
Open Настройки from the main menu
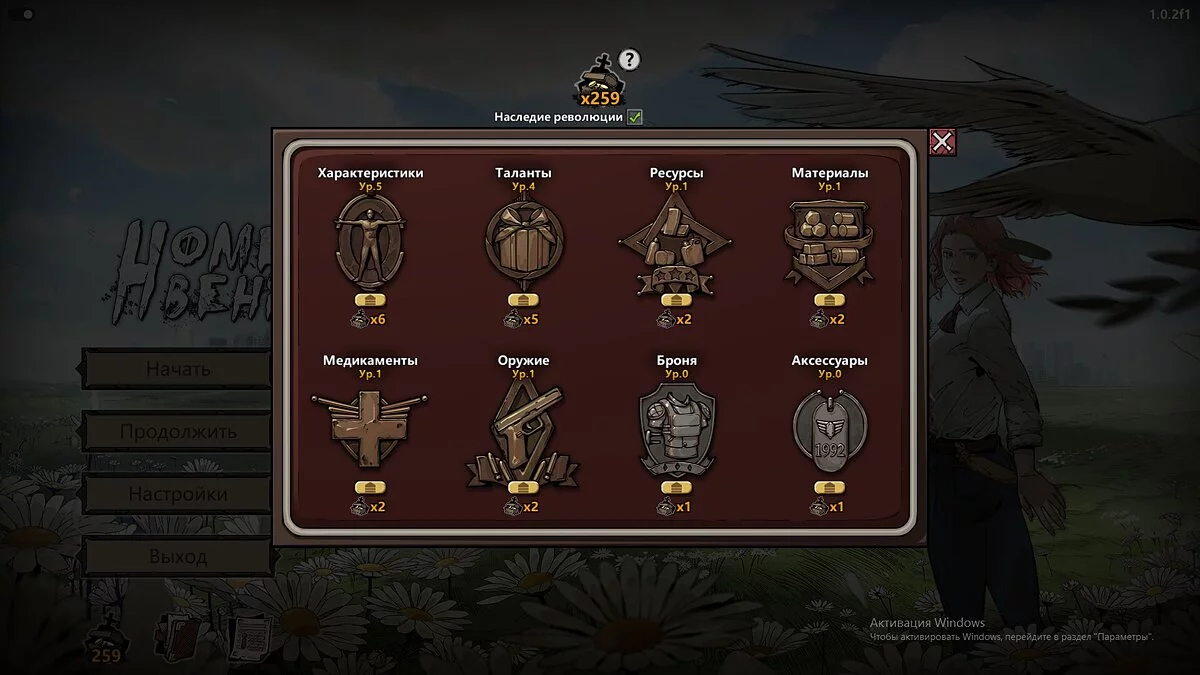[177, 494]
